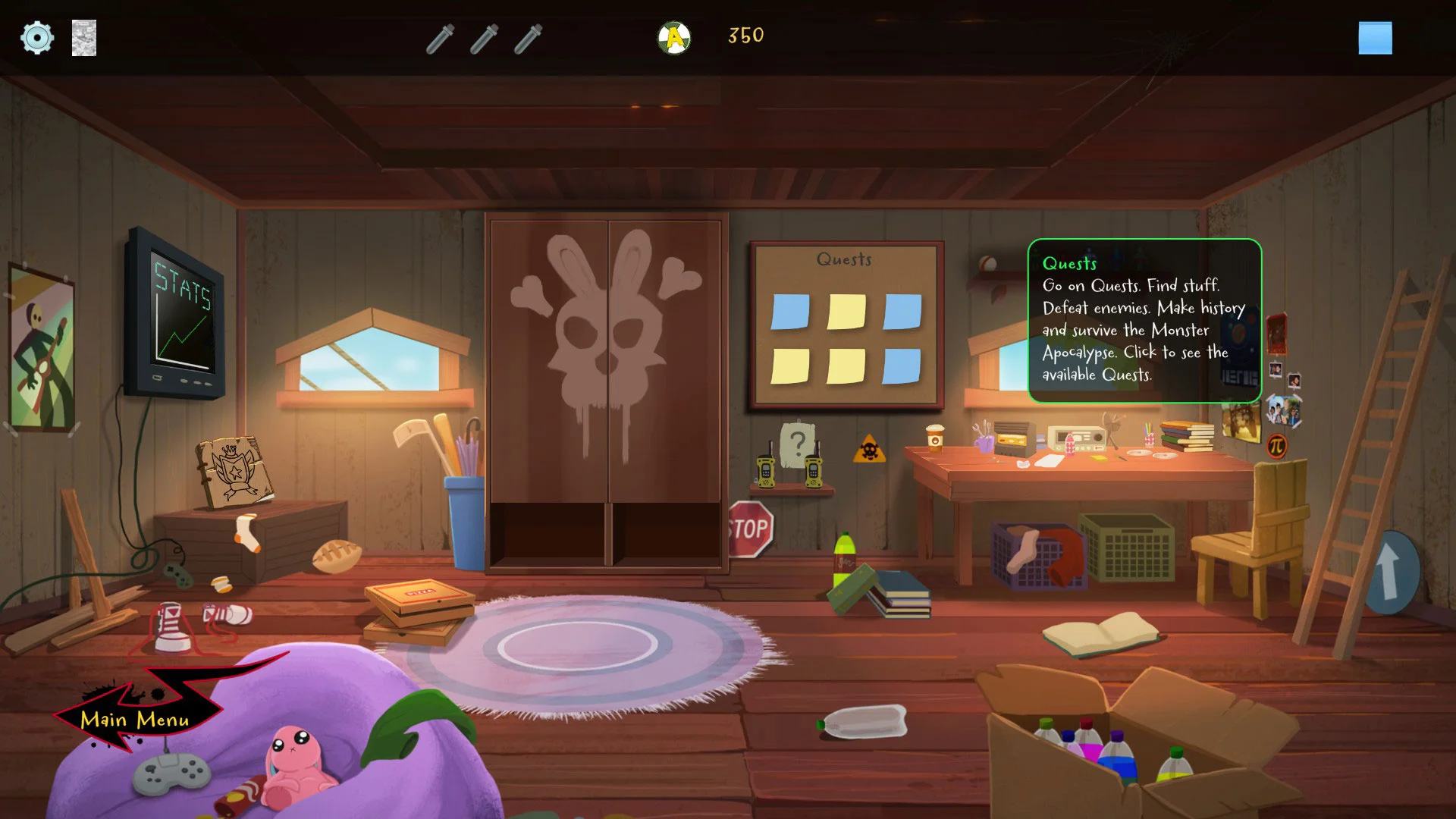Open the settings gear icon
Image resolution: width=1456 pixels, height=819 pixels.
point(36,37)
